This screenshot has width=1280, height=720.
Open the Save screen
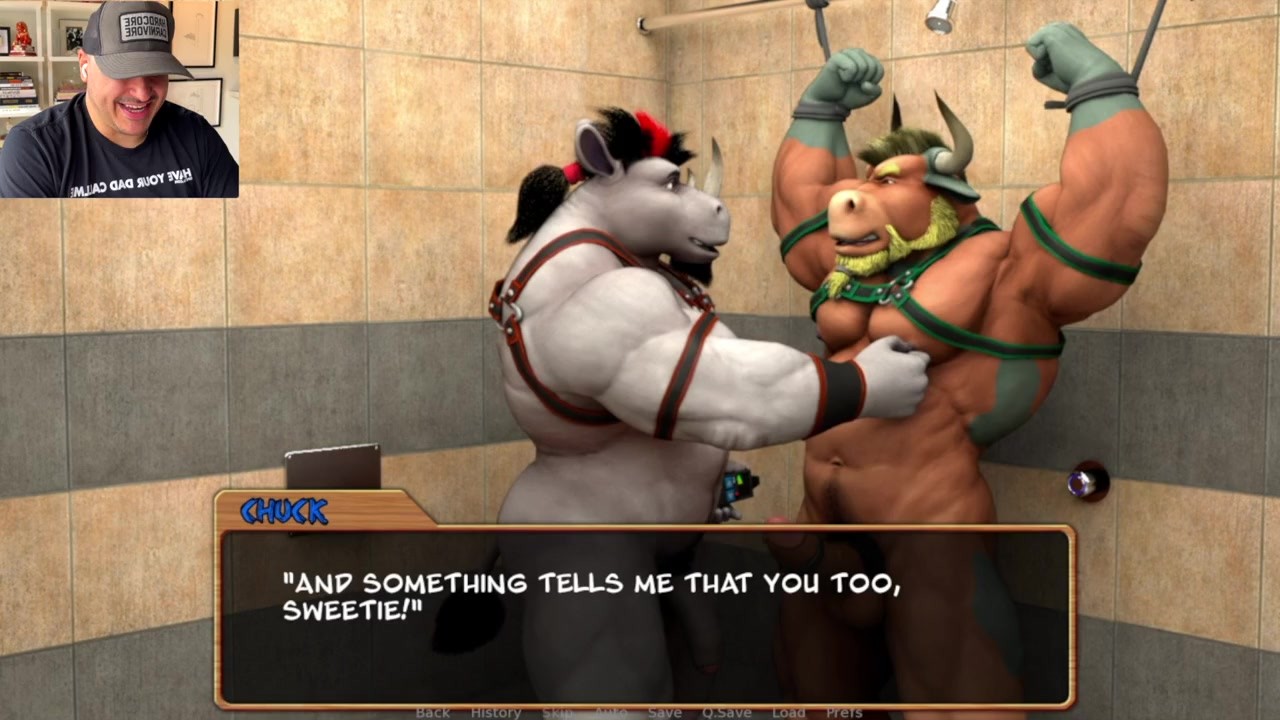[x=664, y=712]
